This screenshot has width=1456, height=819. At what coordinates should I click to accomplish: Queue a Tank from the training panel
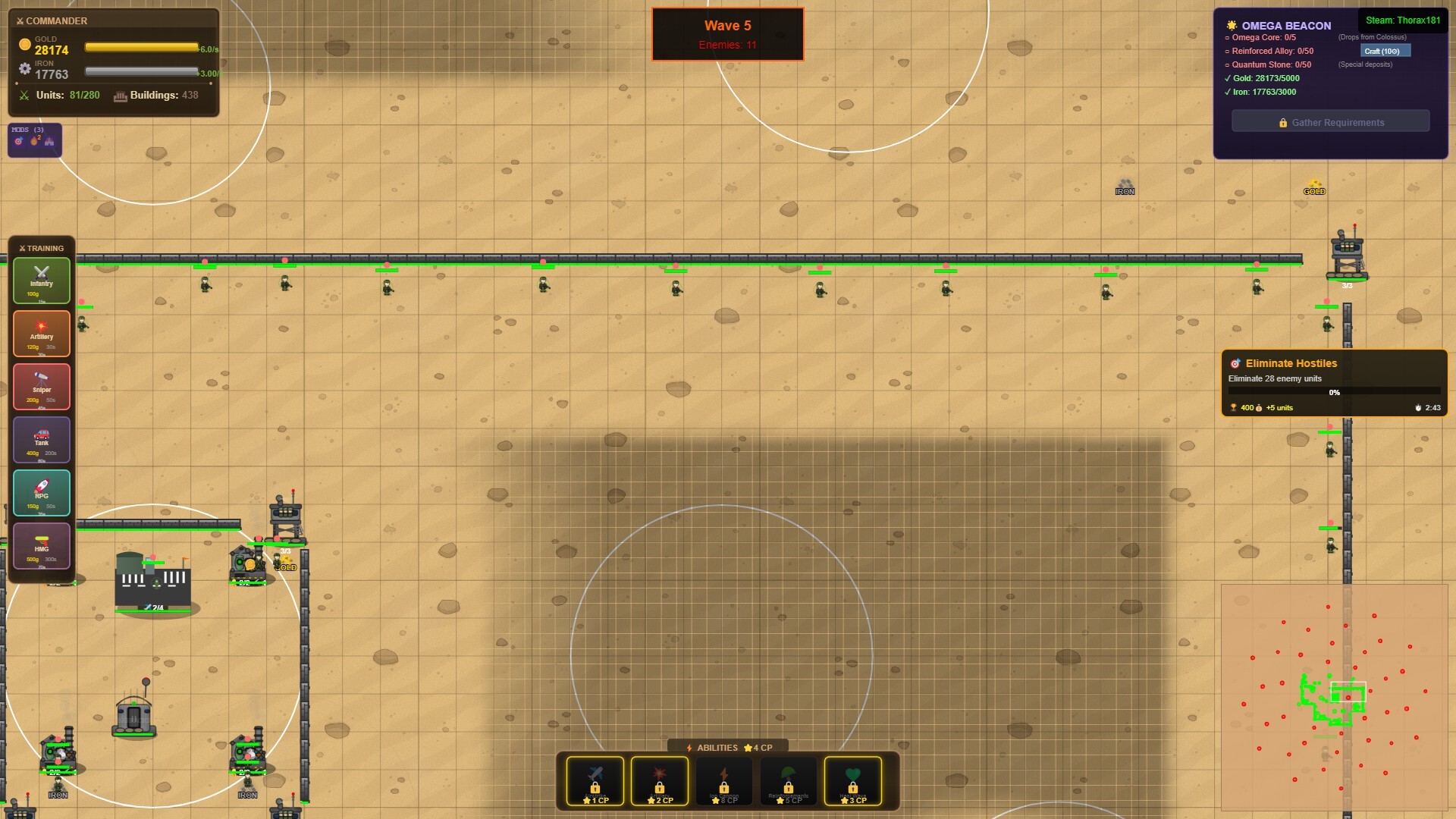coord(42,439)
